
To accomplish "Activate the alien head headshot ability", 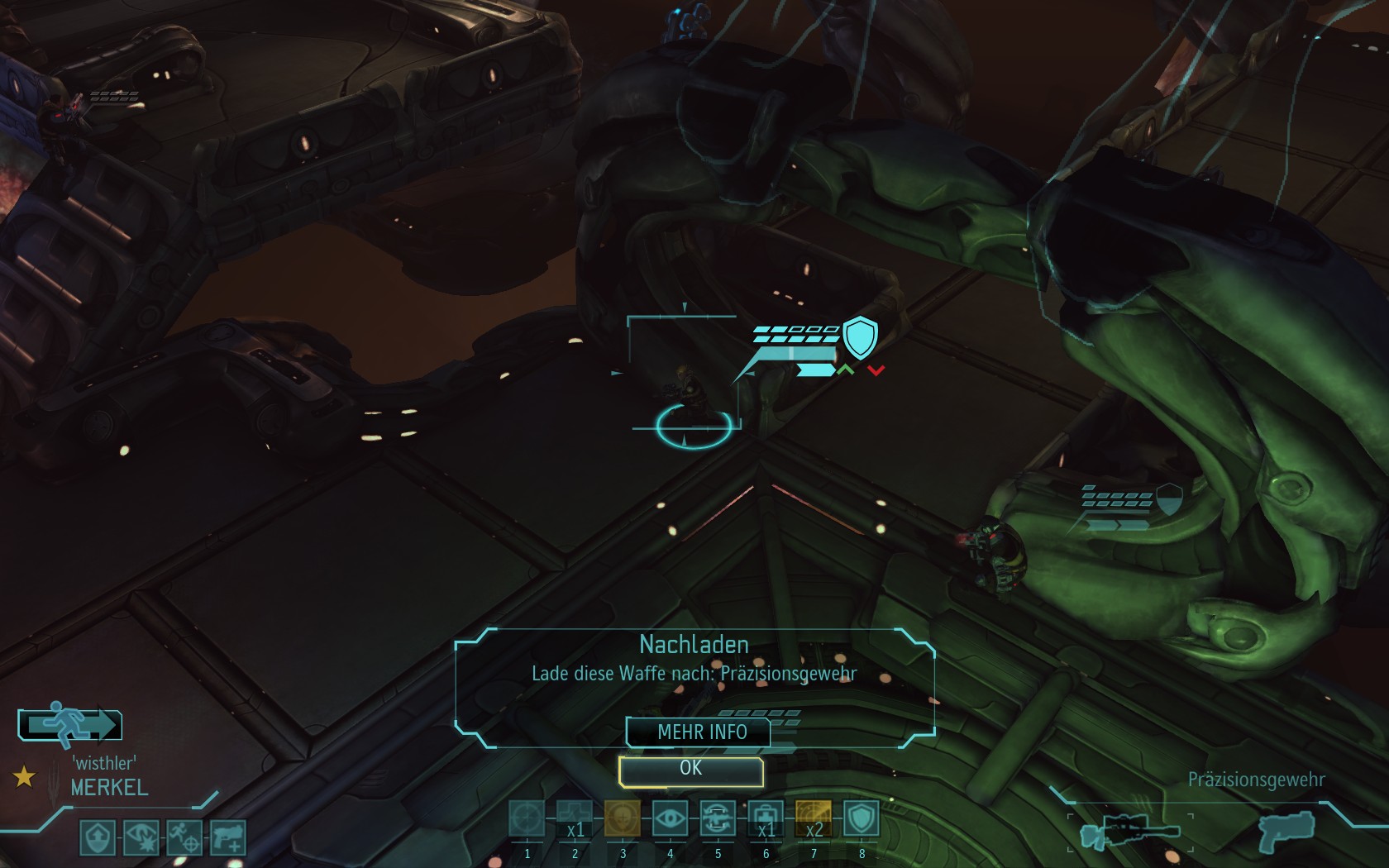I will pyautogui.click(x=623, y=819).
